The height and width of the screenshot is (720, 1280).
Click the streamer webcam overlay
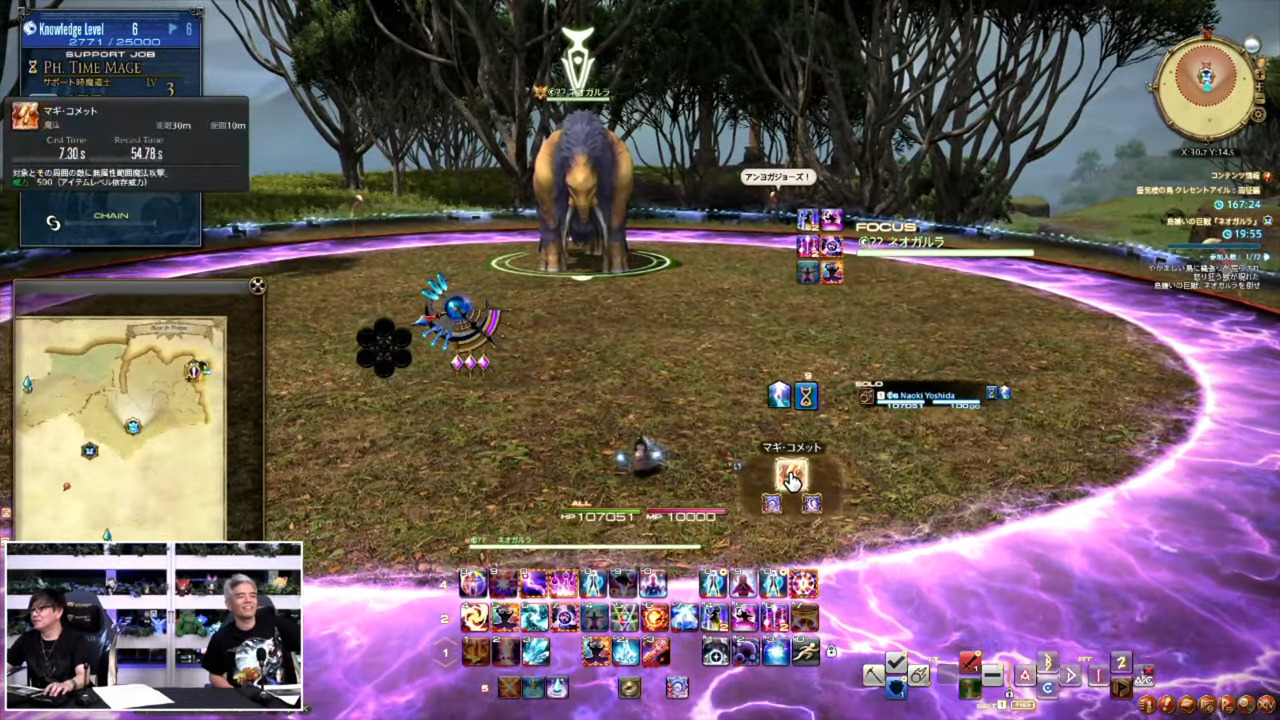(x=154, y=626)
